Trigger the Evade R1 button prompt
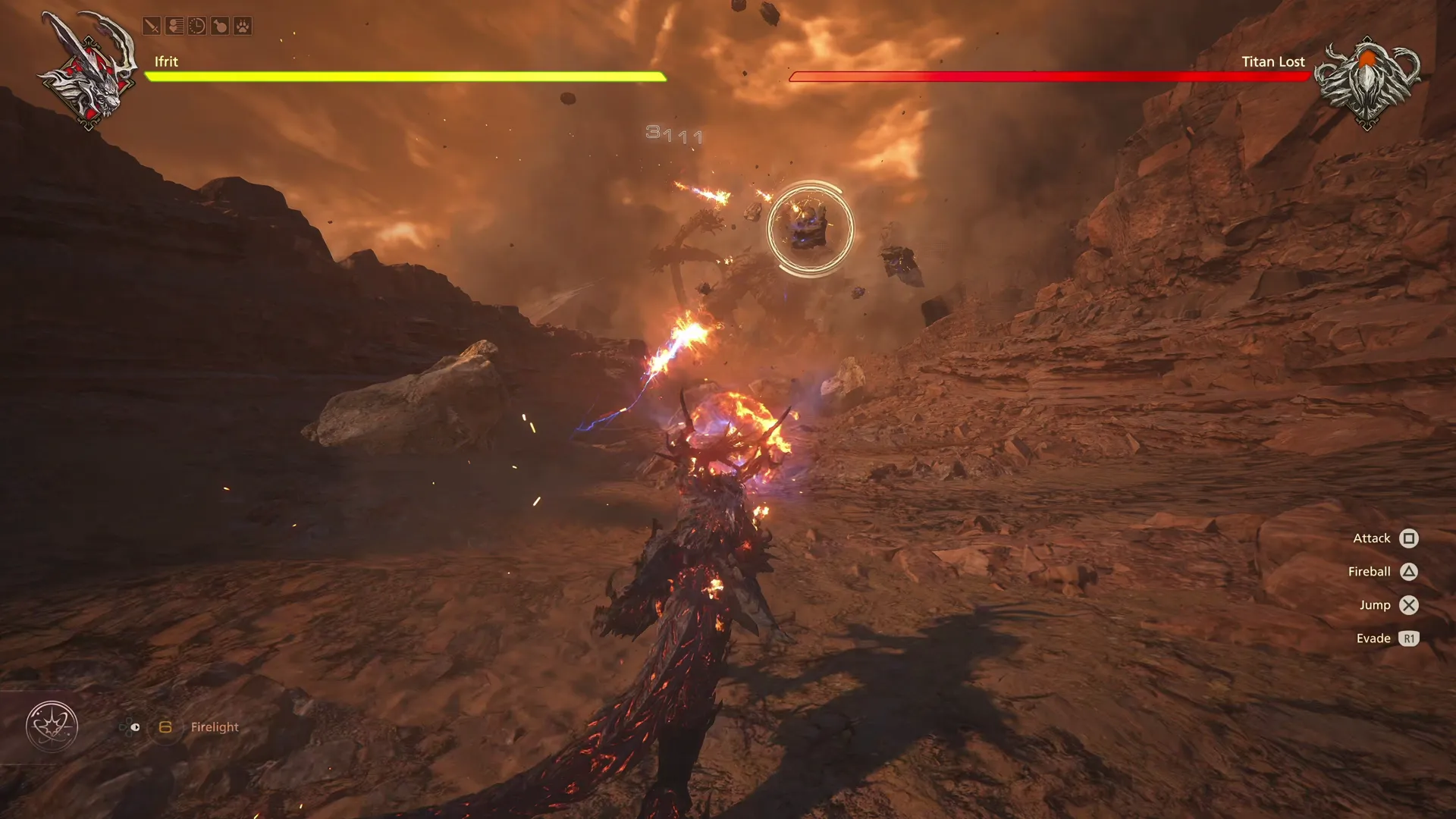 1408,639
